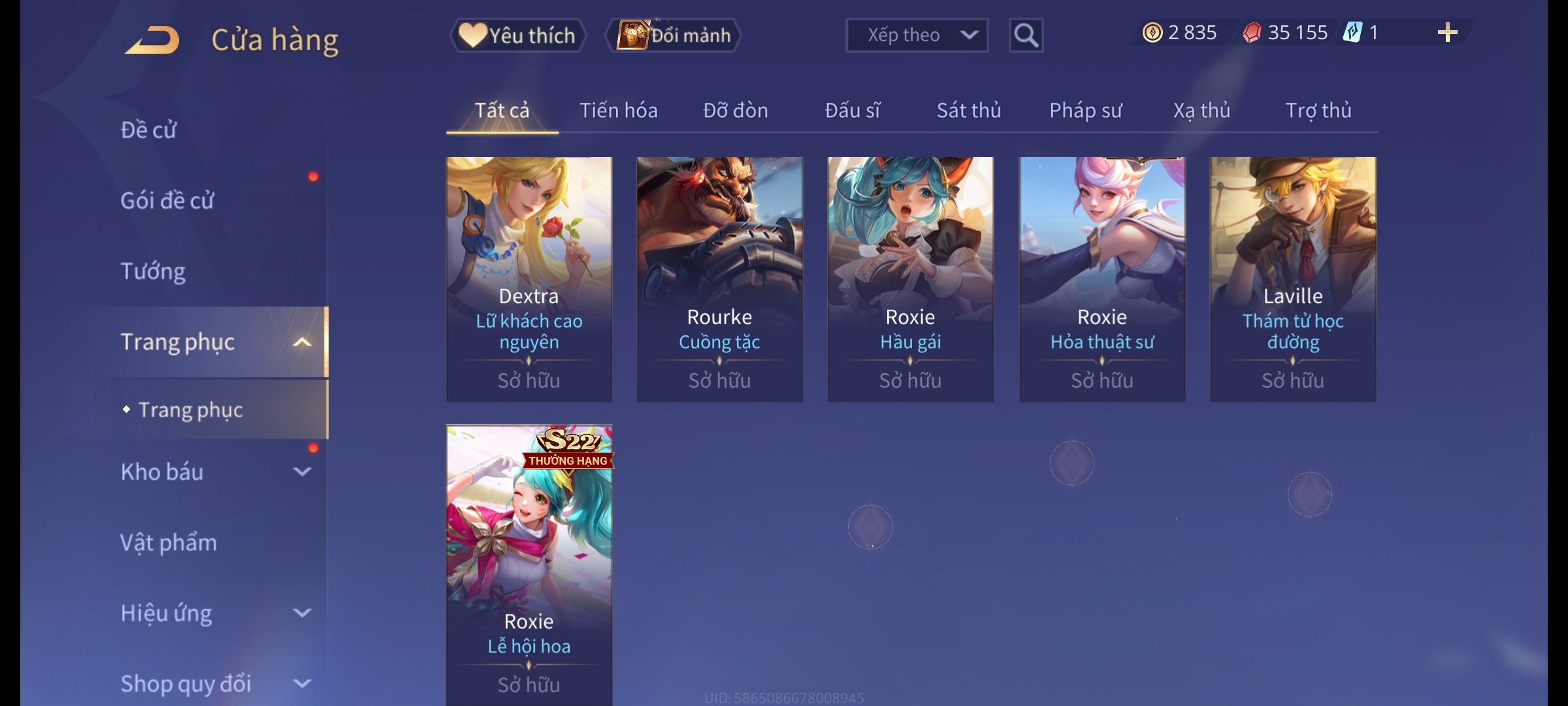Add currency with the plus button
The image size is (1568, 706).
(1447, 33)
